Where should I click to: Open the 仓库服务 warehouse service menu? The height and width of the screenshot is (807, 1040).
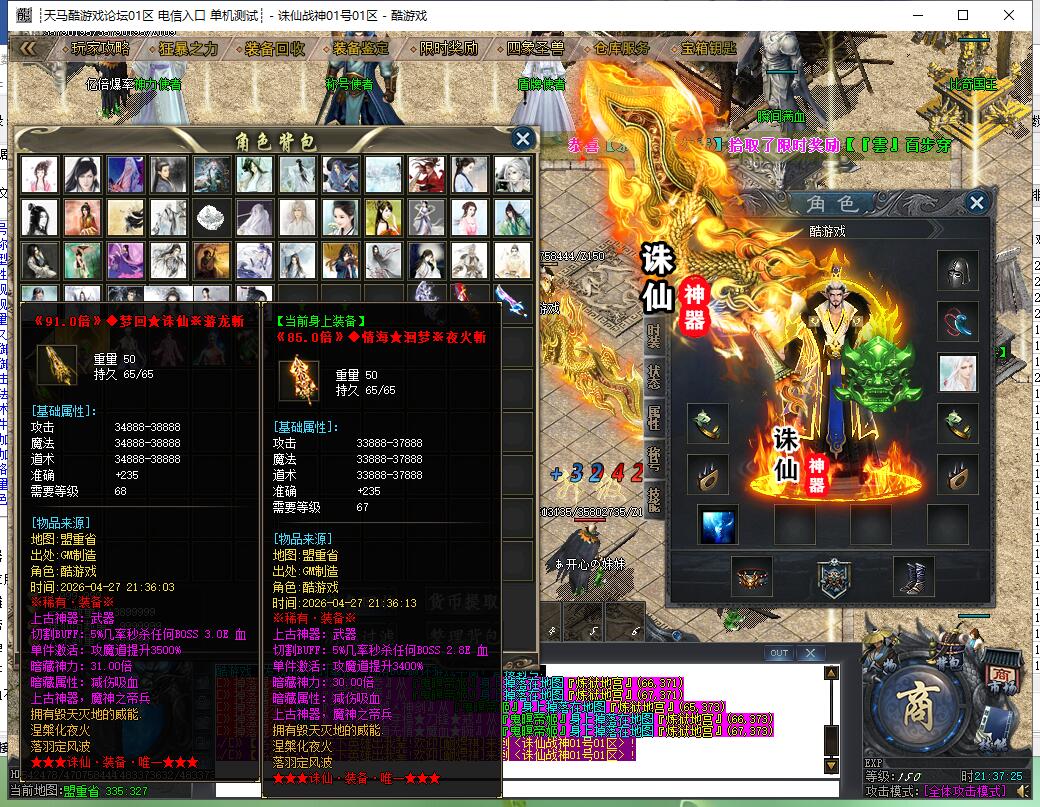[621, 48]
